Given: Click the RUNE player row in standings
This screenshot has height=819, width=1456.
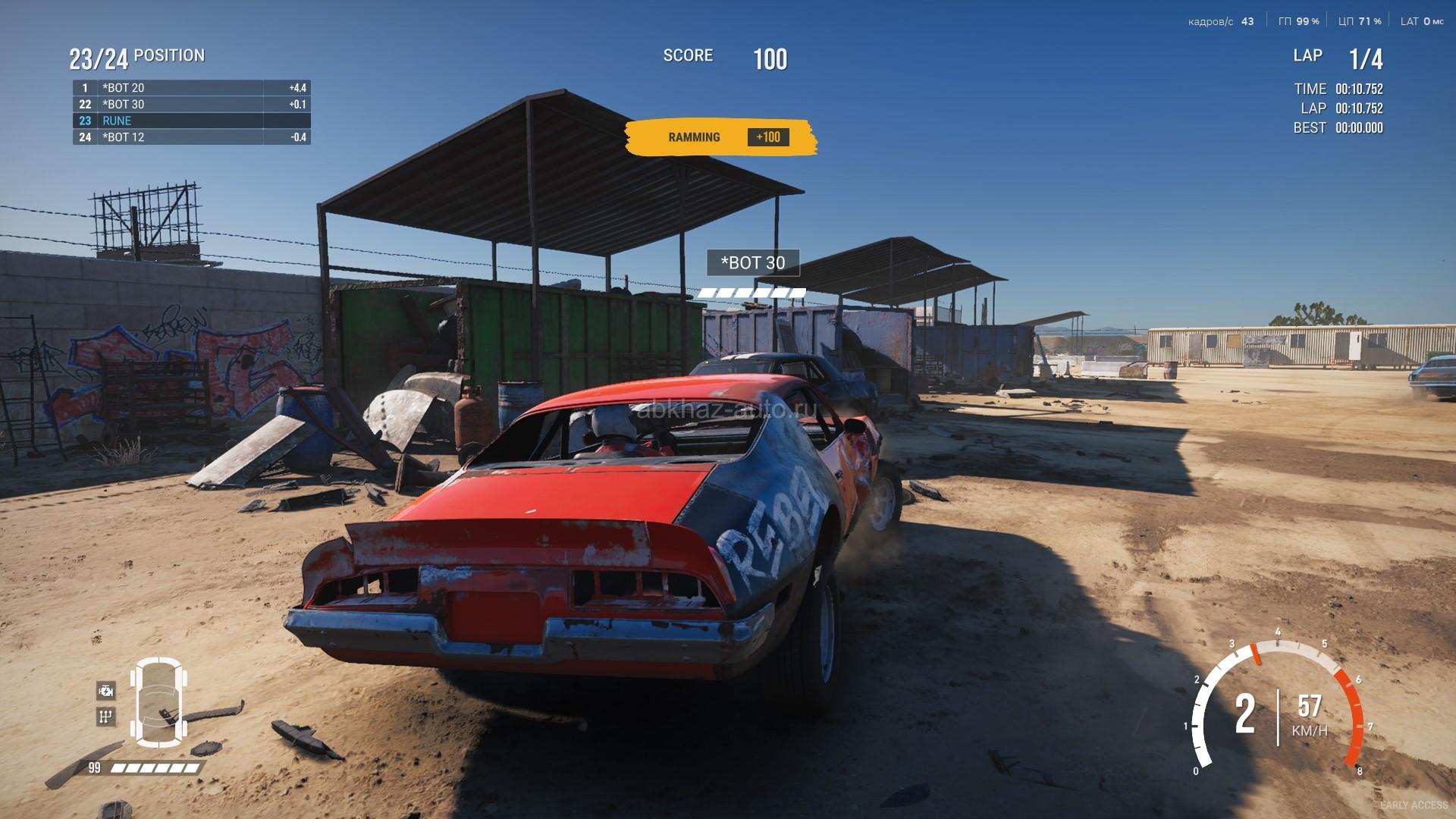Looking at the screenshot, I should [191, 121].
